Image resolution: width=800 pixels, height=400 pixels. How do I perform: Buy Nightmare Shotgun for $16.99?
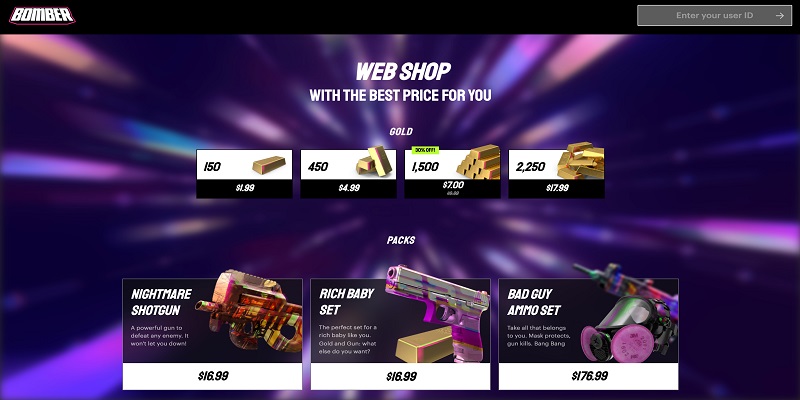[212, 376]
